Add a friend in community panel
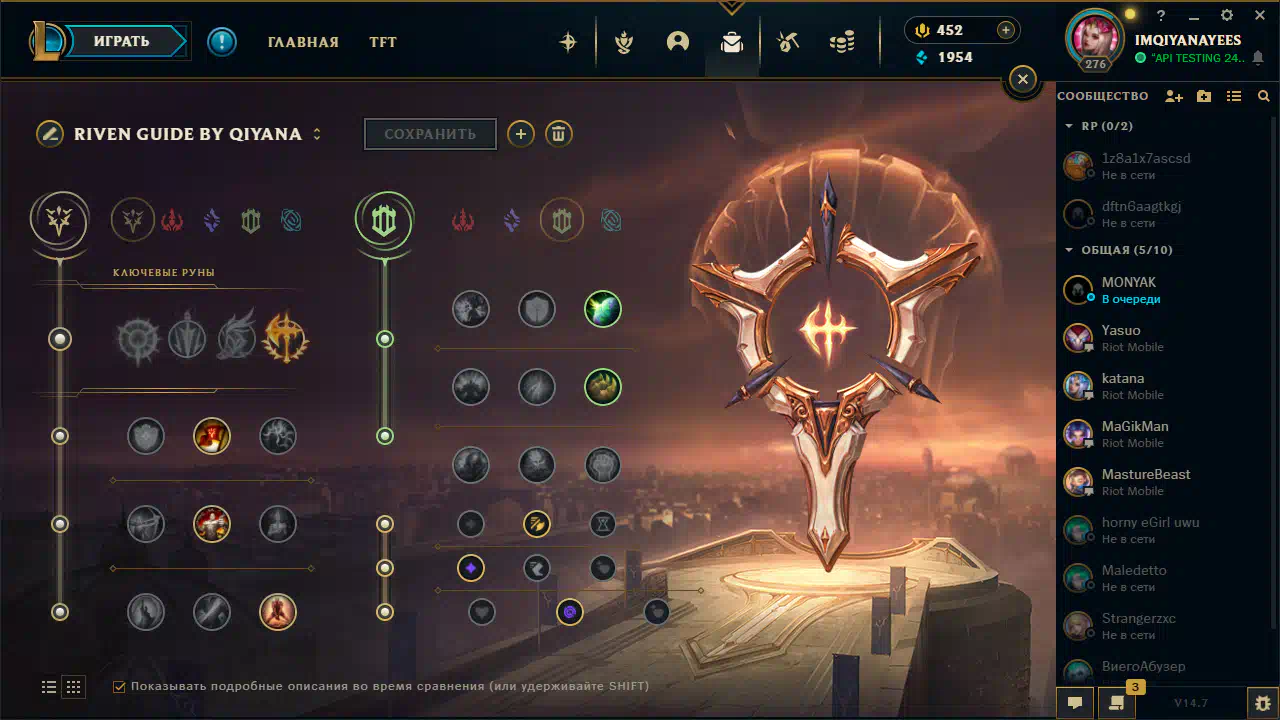The width and height of the screenshot is (1280, 720). (x=1174, y=96)
